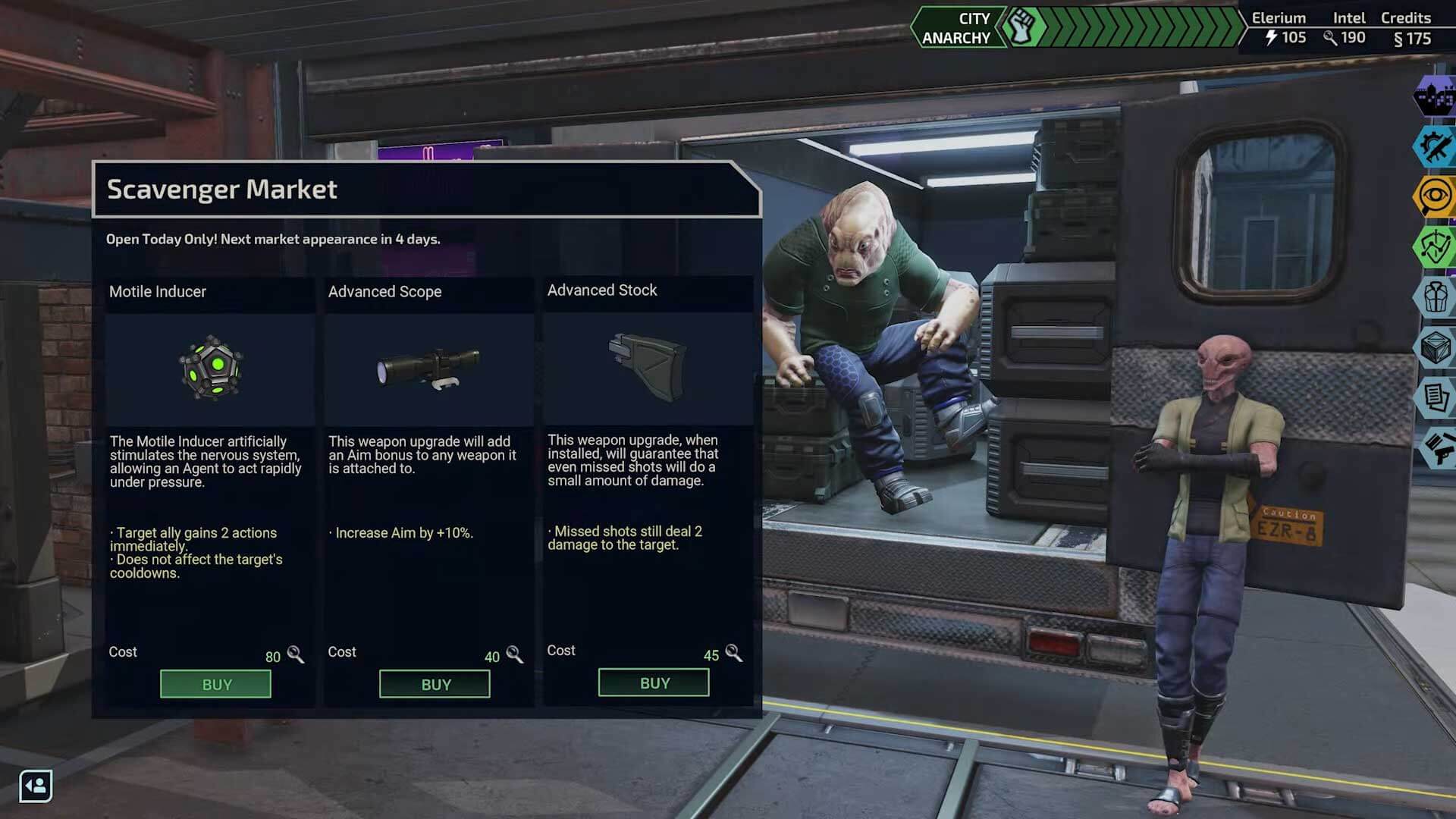Image resolution: width=1456 pixels, height=819 pixels.
Task: Open the city skyline map icon
Action: click(1435, 96)
